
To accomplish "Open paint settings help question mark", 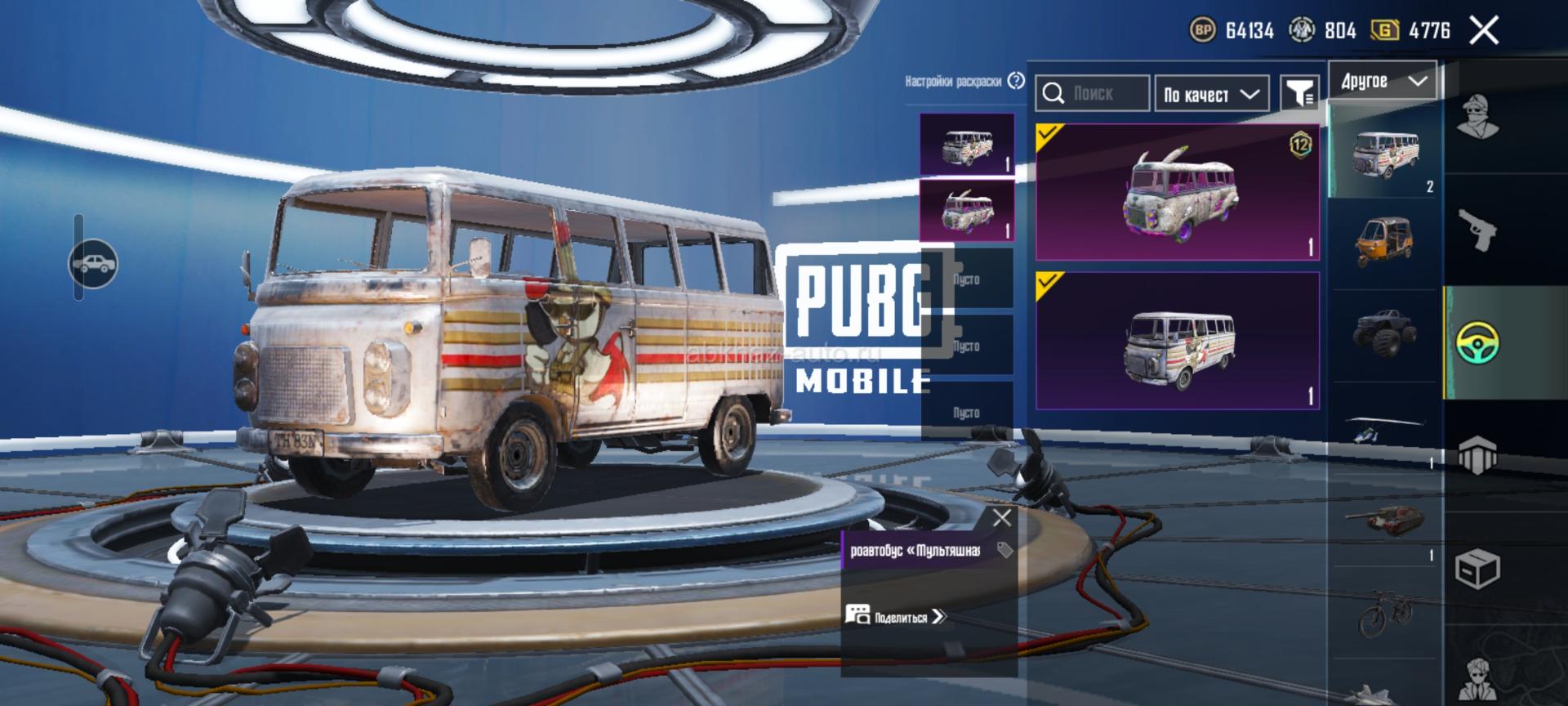I will (1016, 81).
